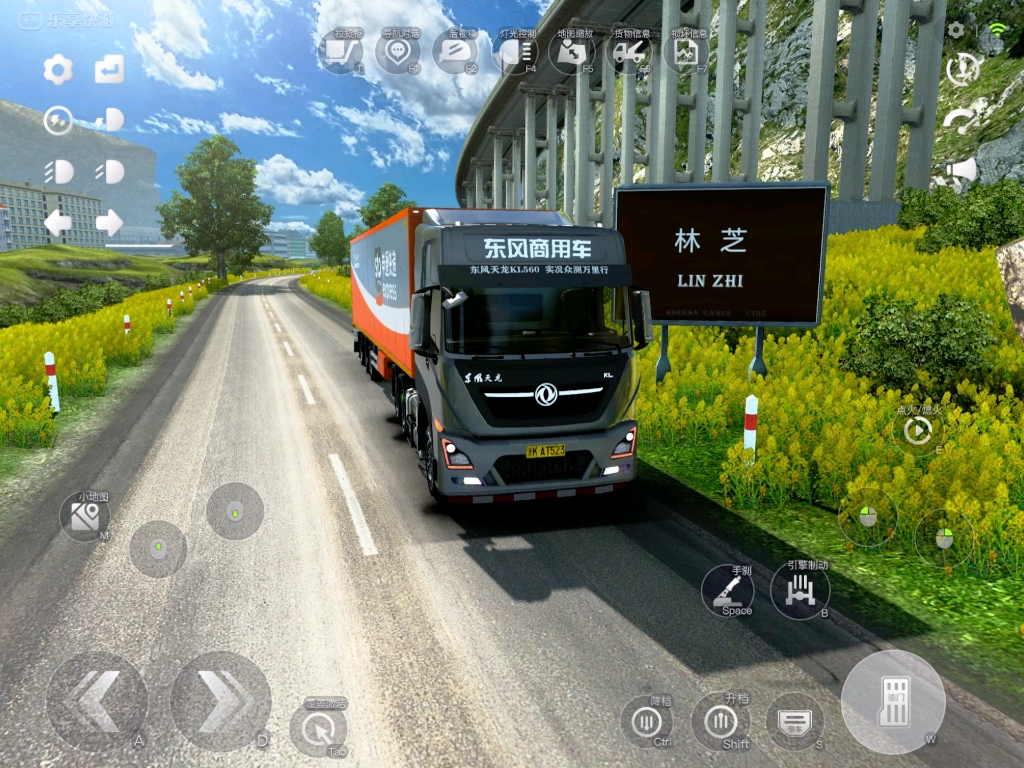Toggle the left turn signal arrow
1024x768 pixels.
tap(58, 222)
